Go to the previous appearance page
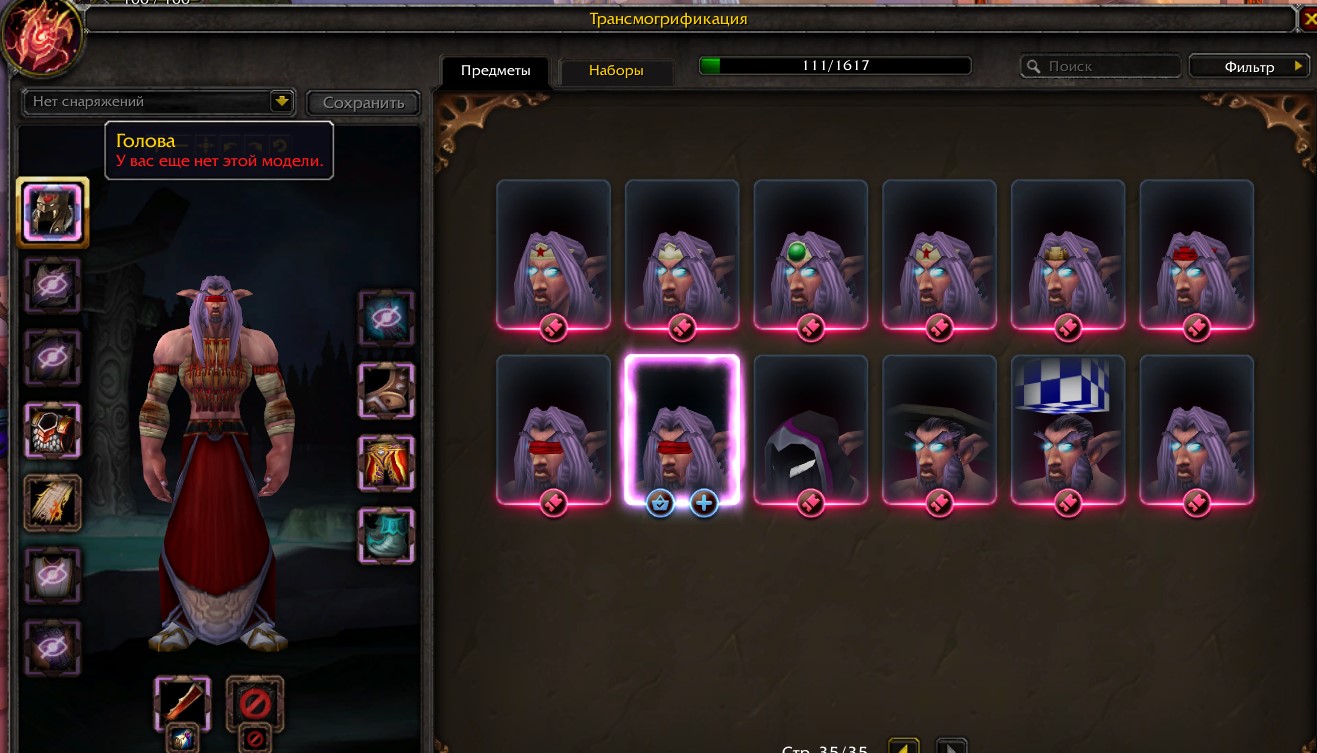1317x753 pixels. point(904,746)
